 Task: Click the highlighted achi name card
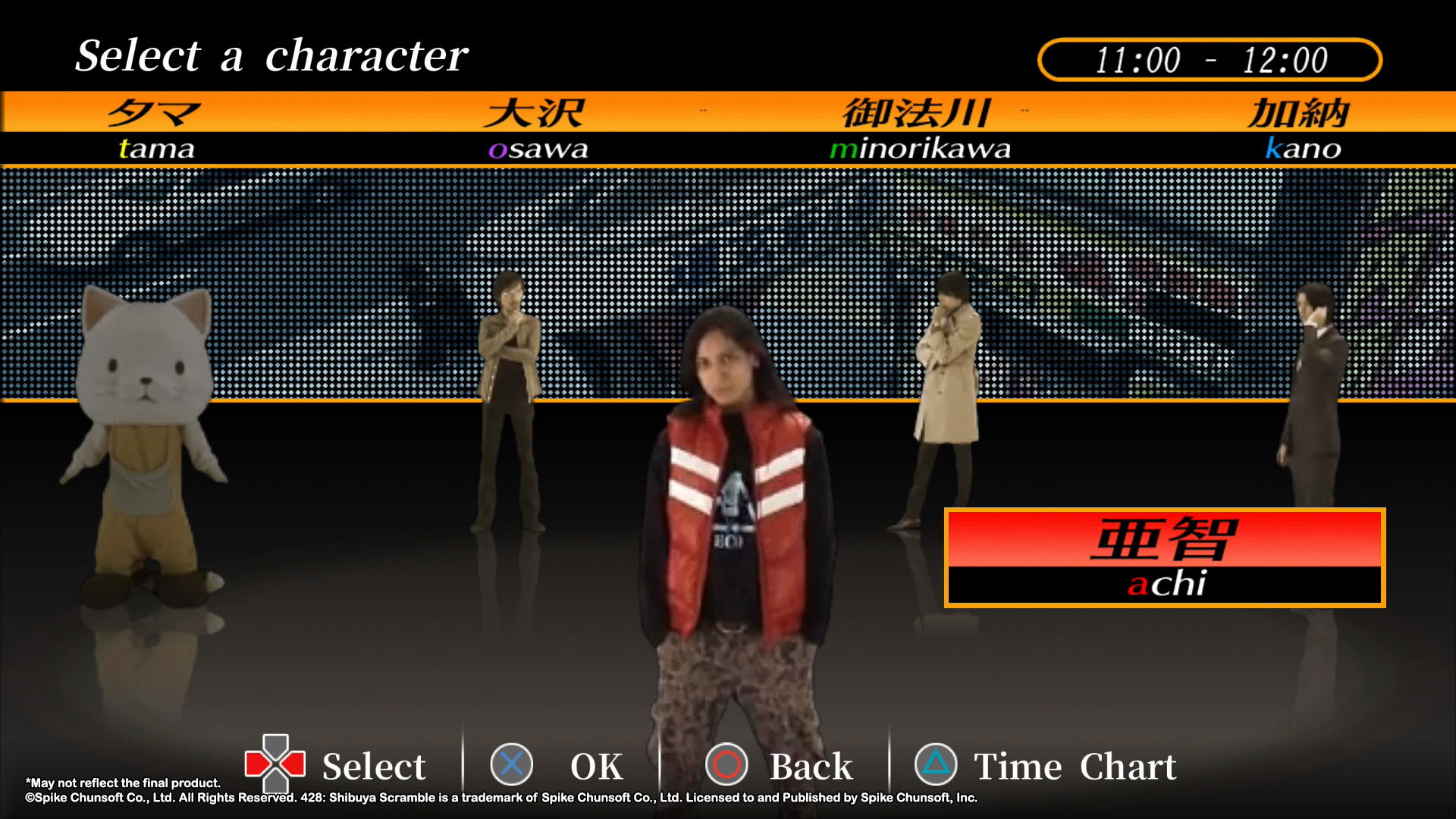pyautogui.click(x=1165, y=558)
